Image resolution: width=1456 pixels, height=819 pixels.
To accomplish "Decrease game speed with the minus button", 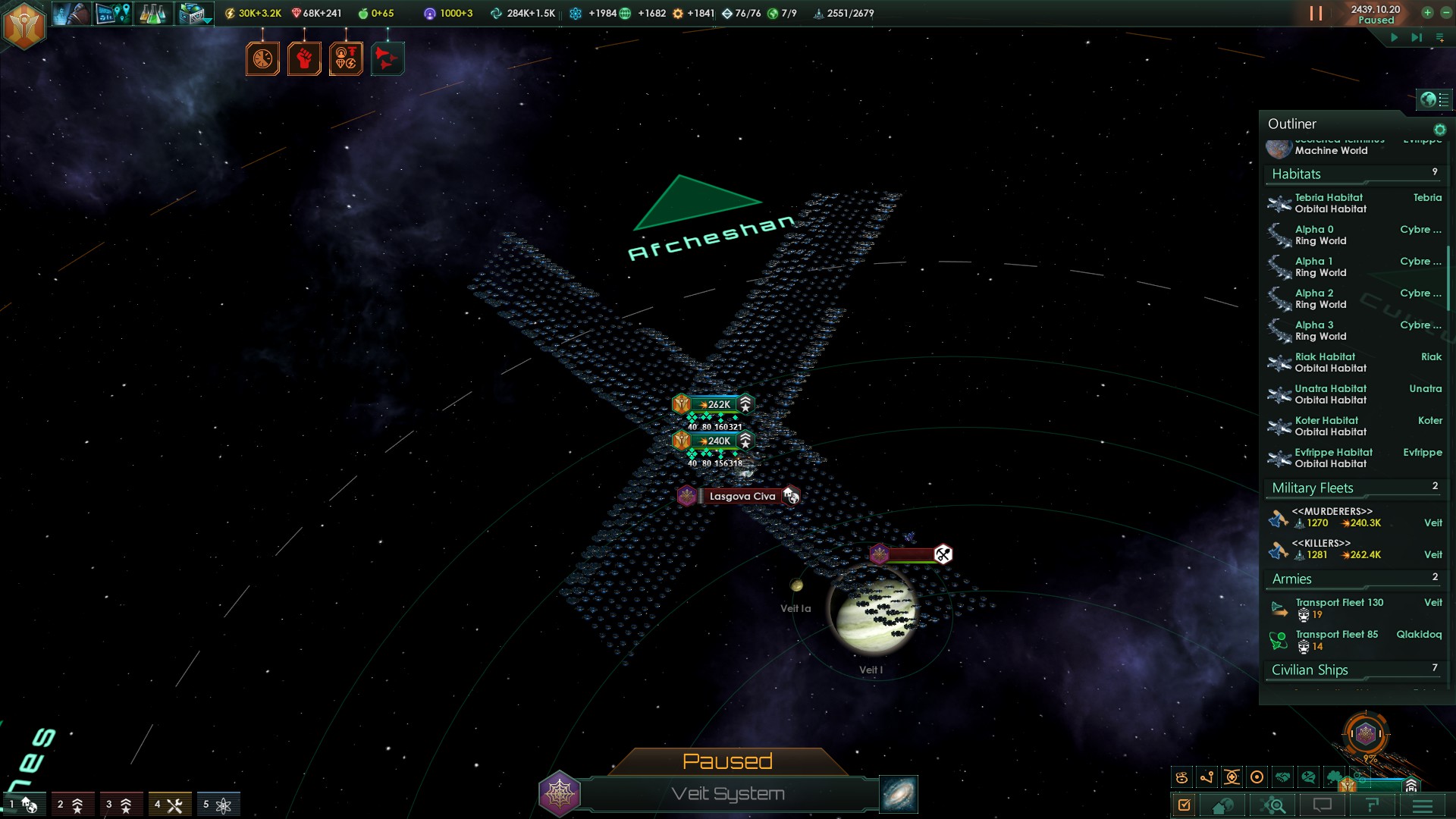I will tap(1446, 13).
